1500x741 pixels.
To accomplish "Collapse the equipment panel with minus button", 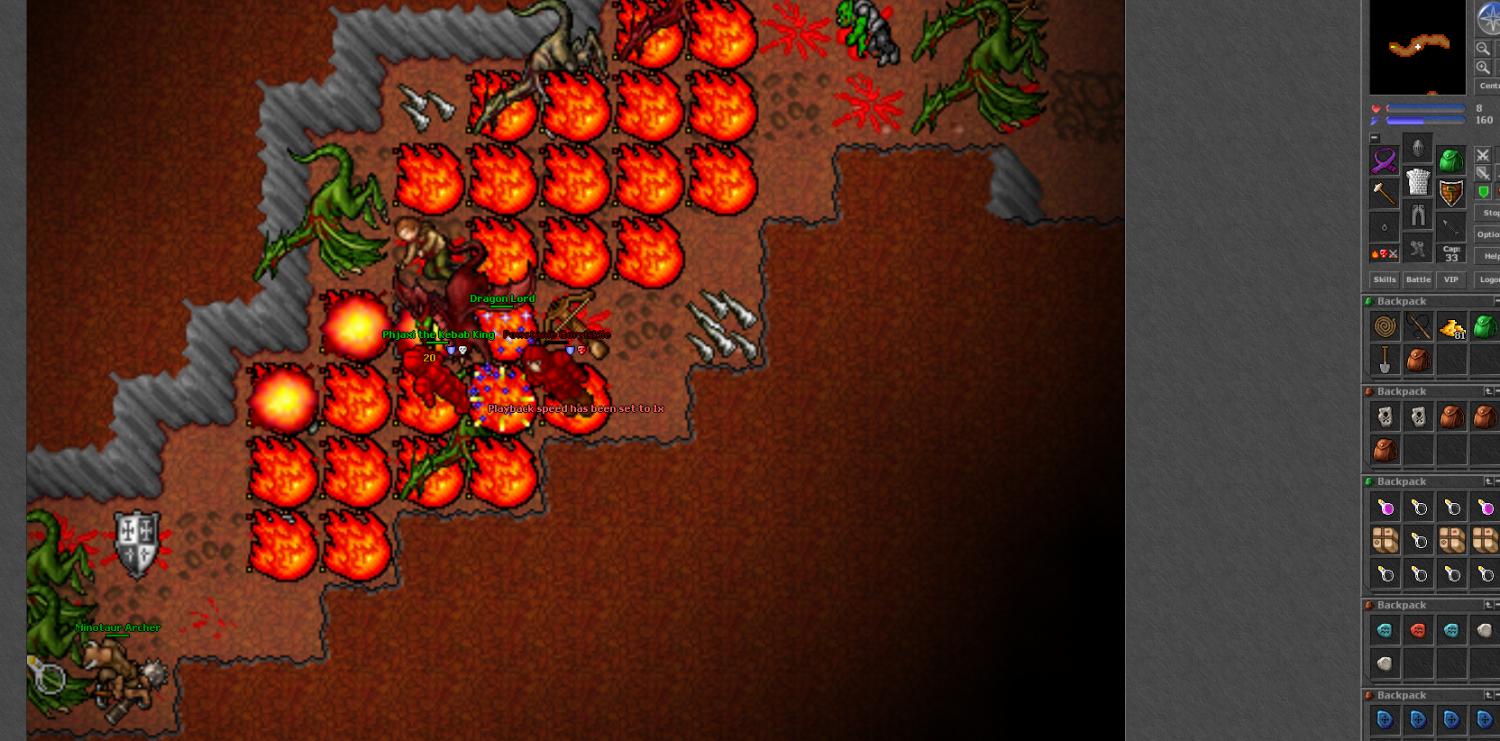I will pos(1374,138).
